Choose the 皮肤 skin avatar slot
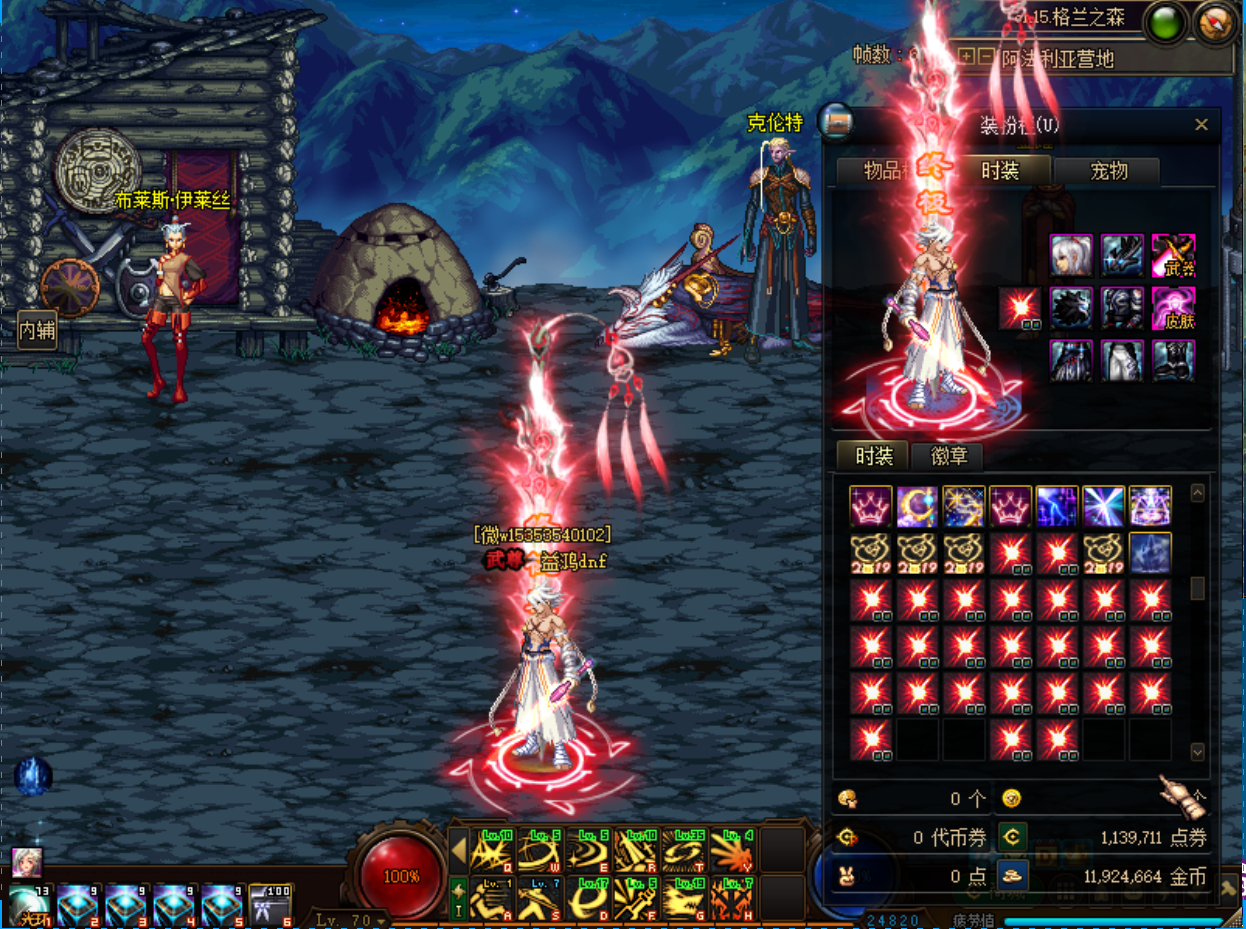 coord(1173,308)
